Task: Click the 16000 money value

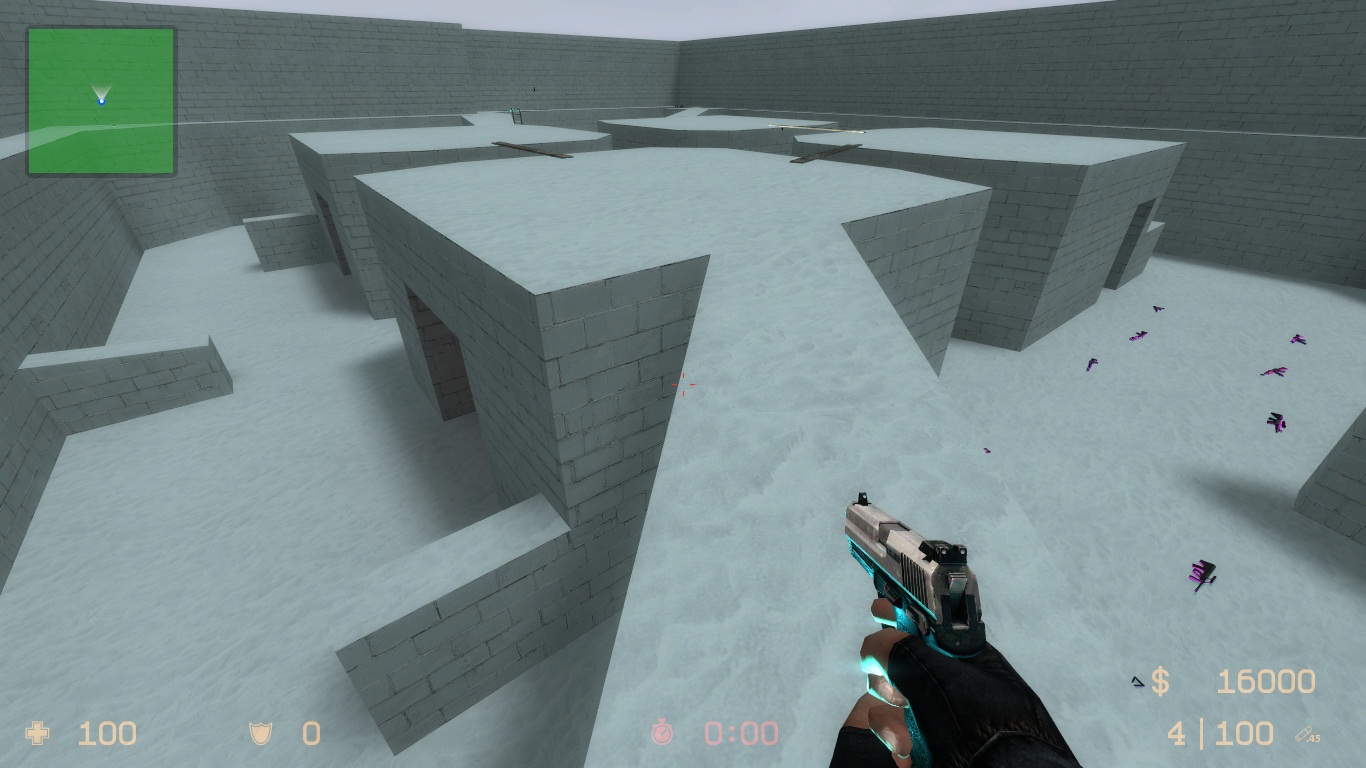Action: (1265, 681)
